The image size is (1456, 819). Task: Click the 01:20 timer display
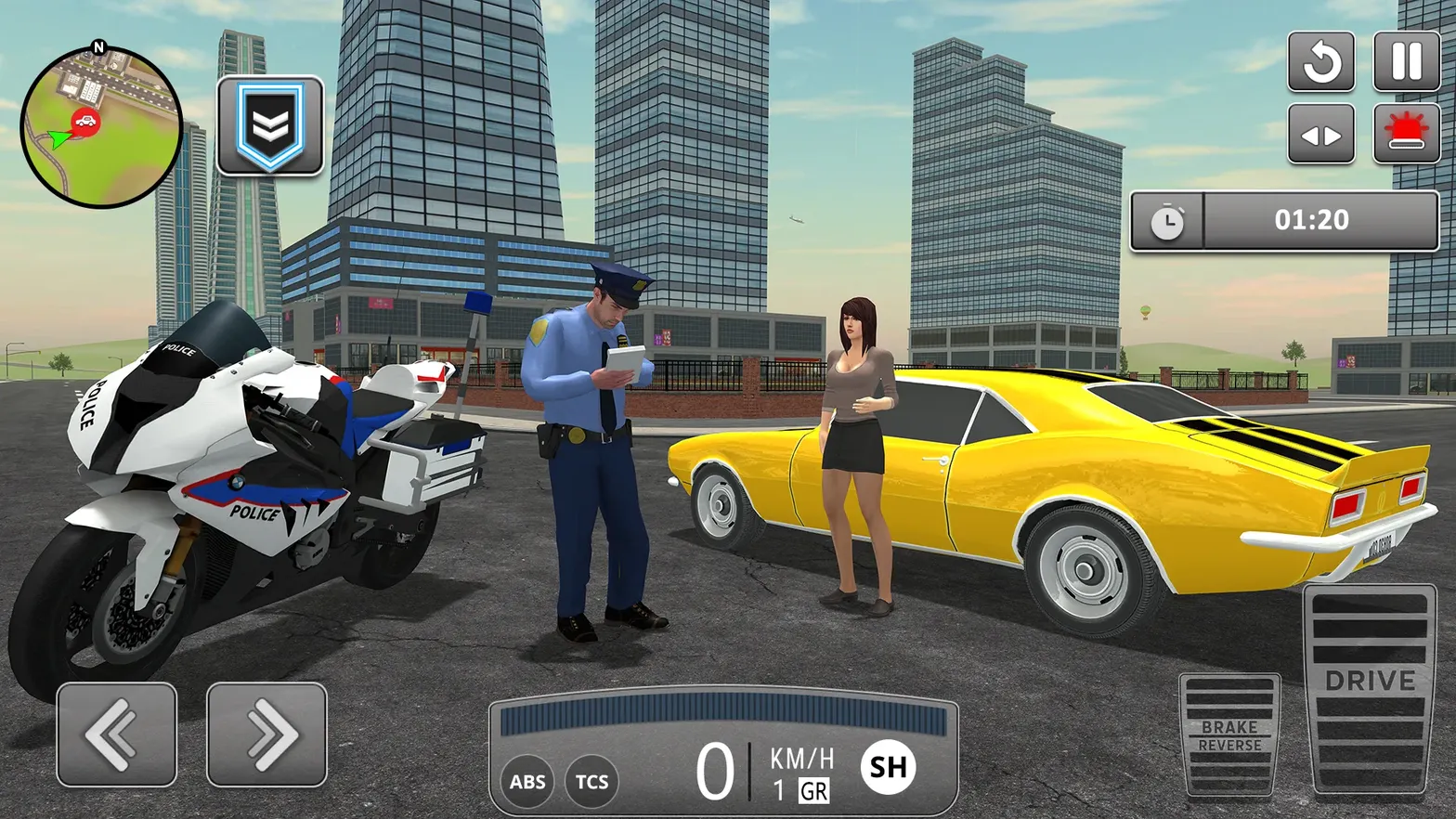(1313, 220)
